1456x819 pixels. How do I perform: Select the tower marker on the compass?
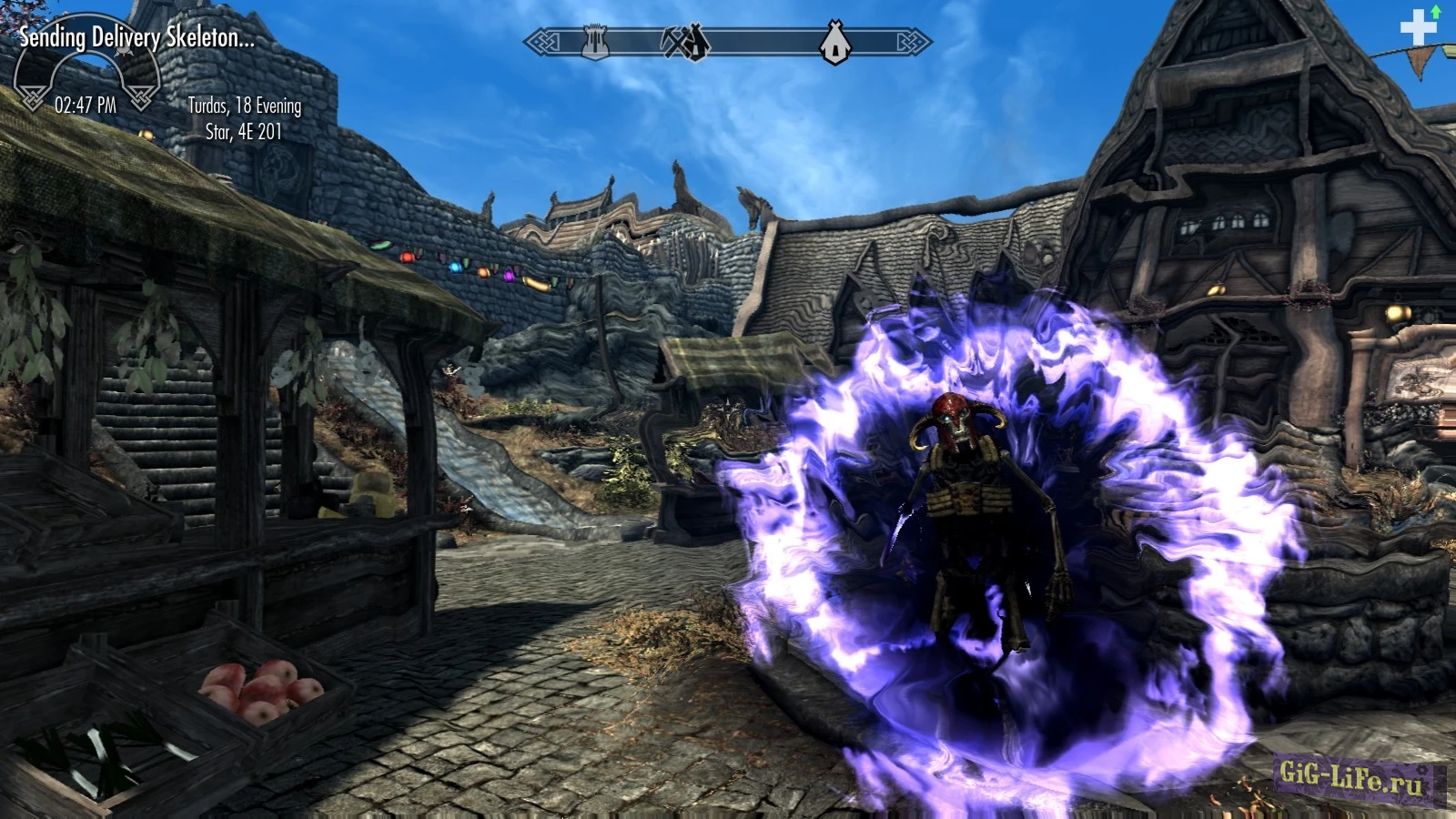click(594, 42)
